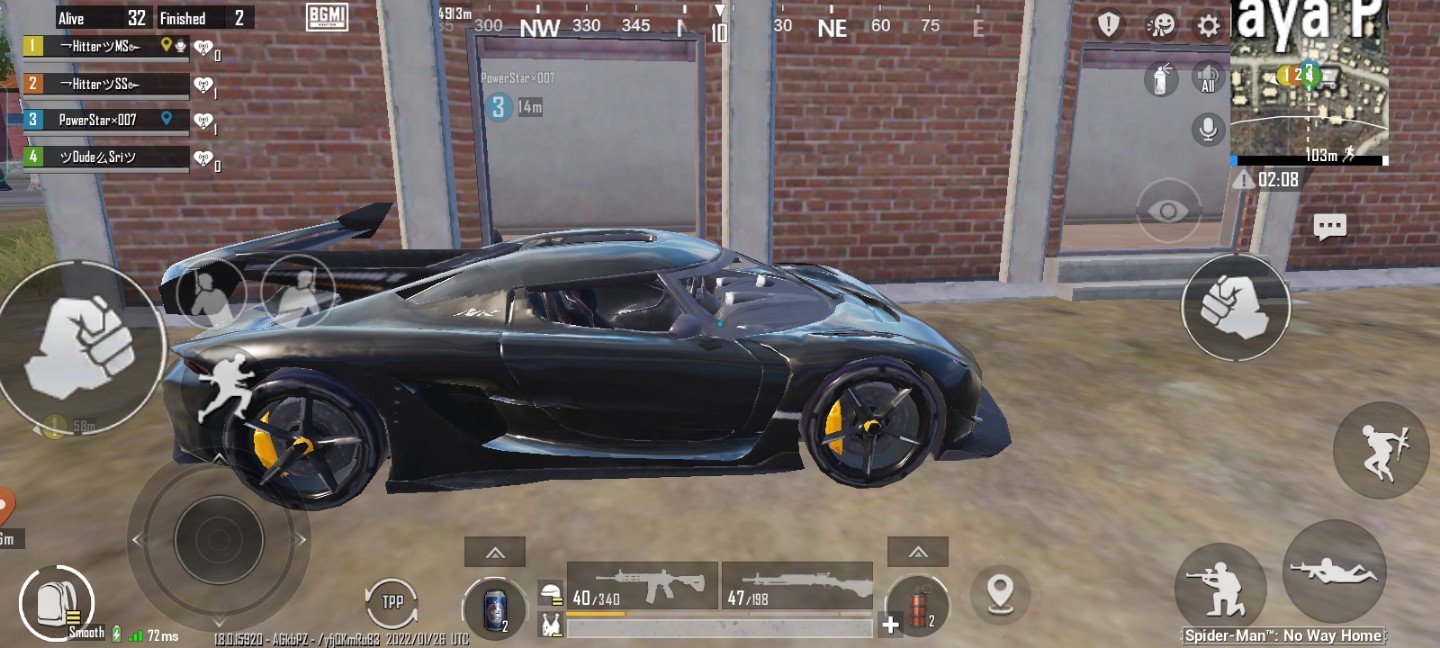
Task: Open the minimap
Action: coord(1308,82)
